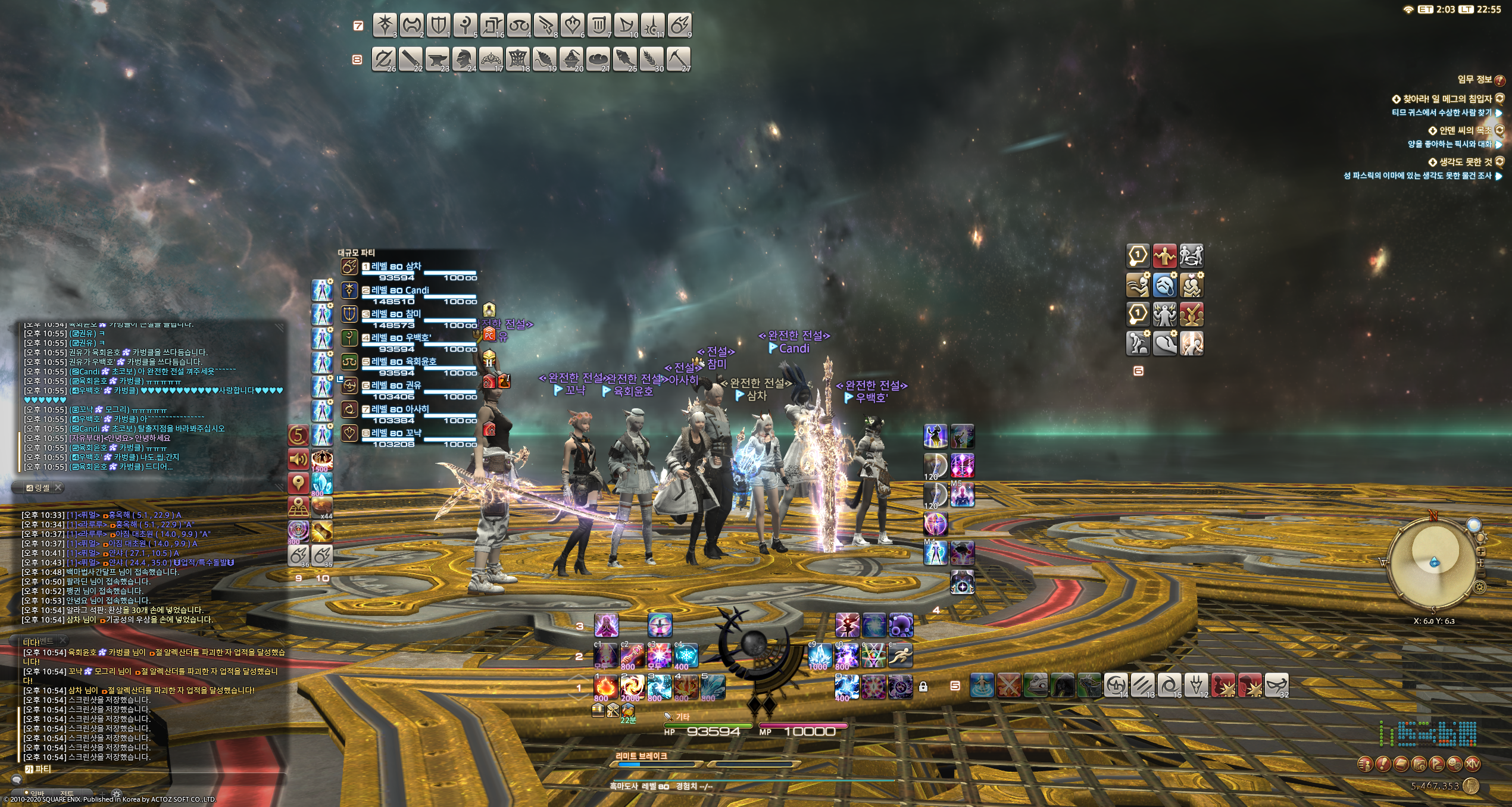1512x807 pixels.
Task: Open the XIV system menu button
Action: [x=1473, y=764]
